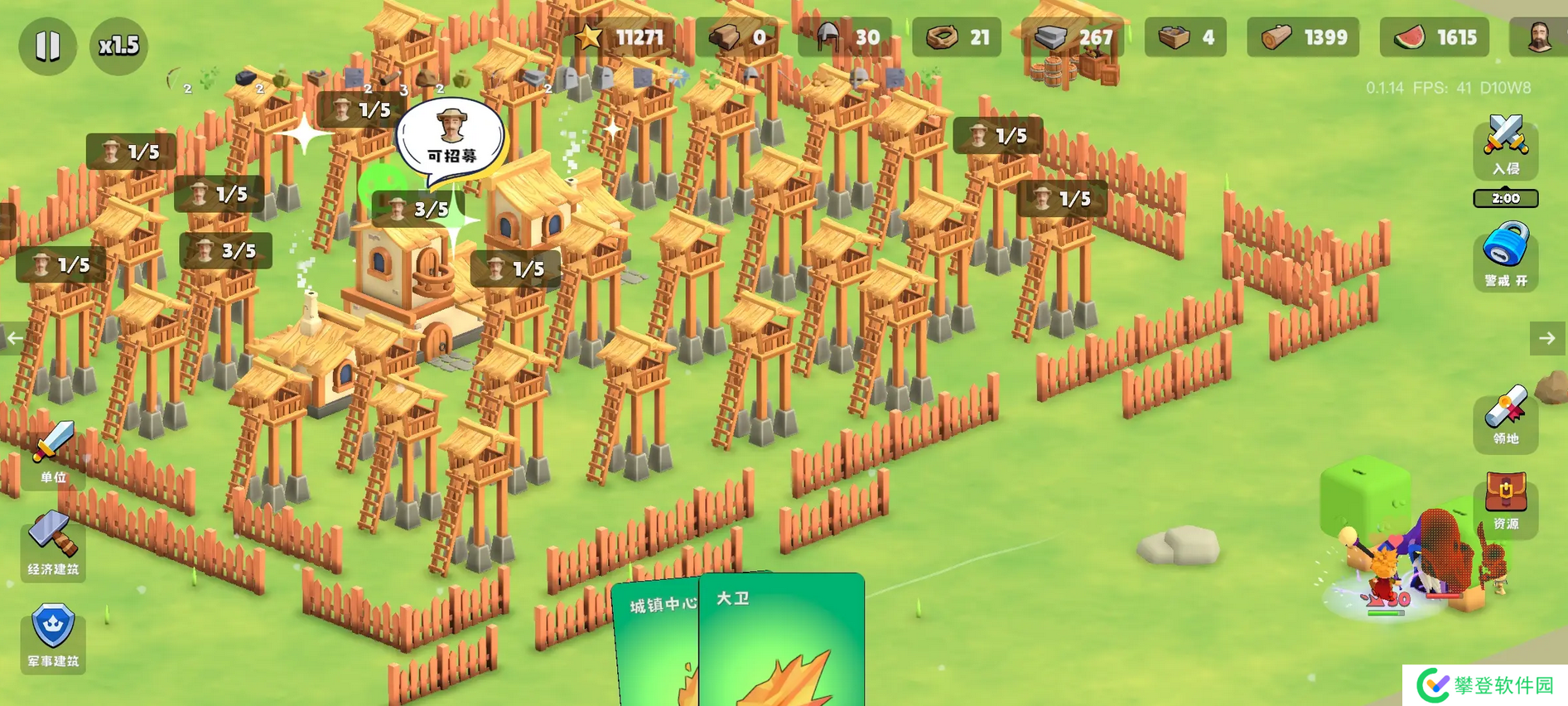Screen dimensions: 1568x706
Task: Move view with the left arrow
Action: [x=15, y=338]
